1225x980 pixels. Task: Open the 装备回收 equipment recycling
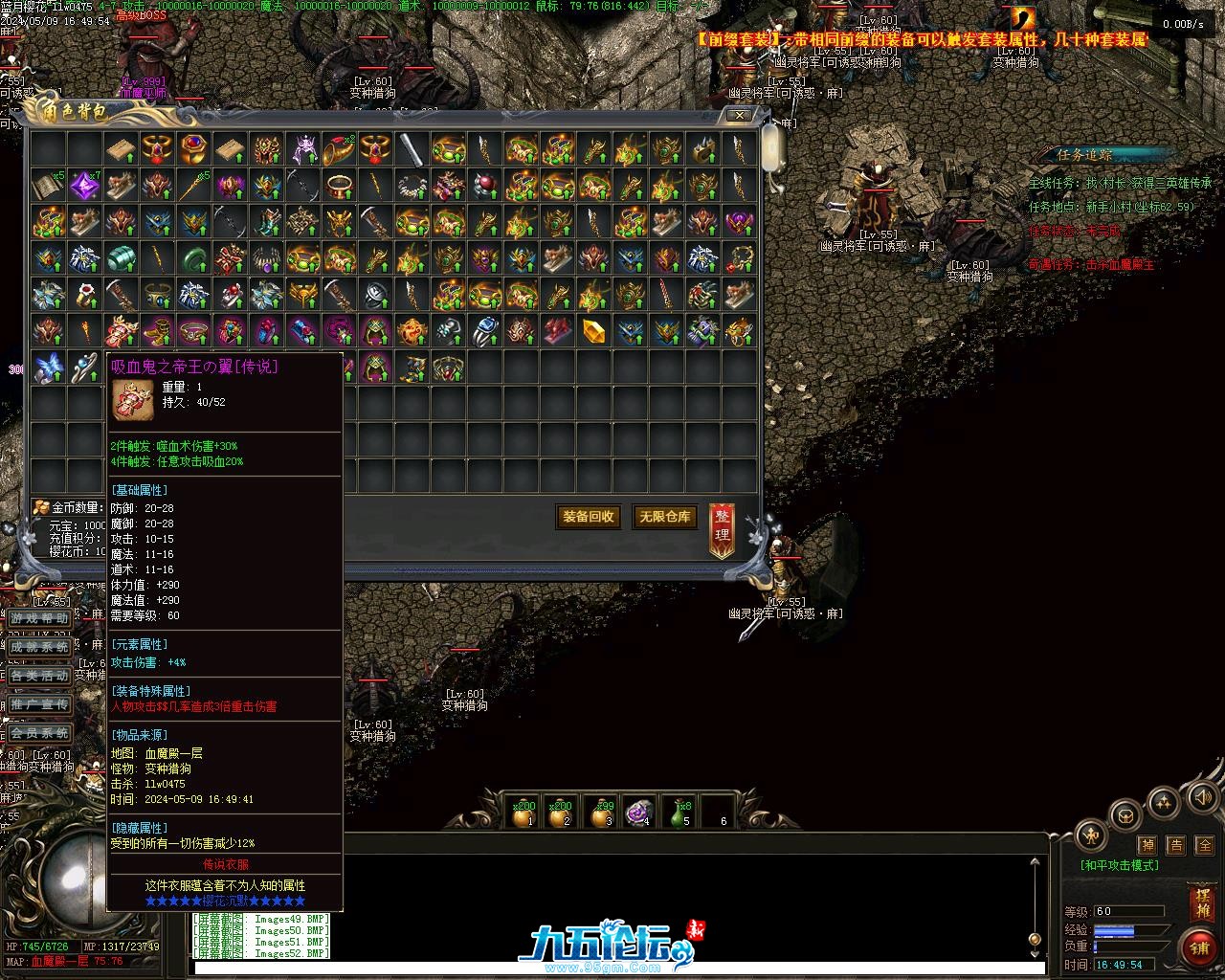click(x=589, y=517)
